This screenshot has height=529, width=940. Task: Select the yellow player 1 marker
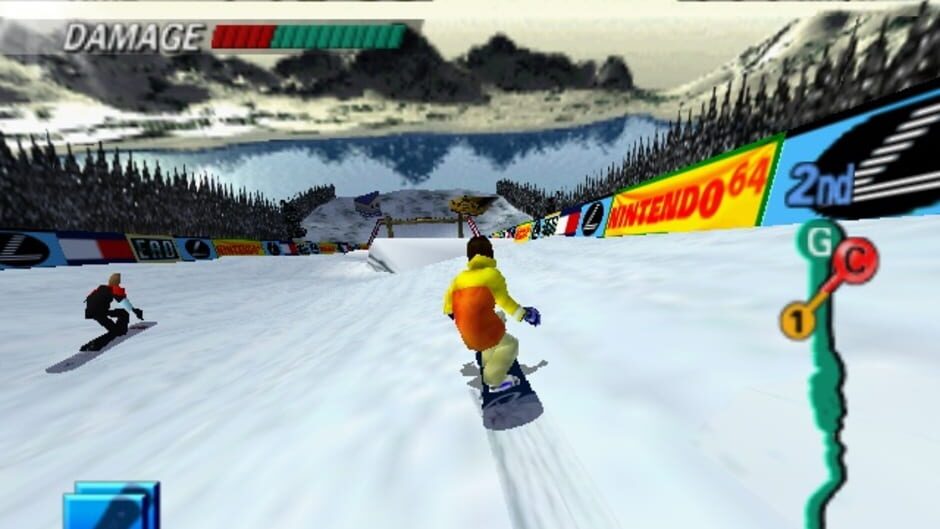click(798, 321)
